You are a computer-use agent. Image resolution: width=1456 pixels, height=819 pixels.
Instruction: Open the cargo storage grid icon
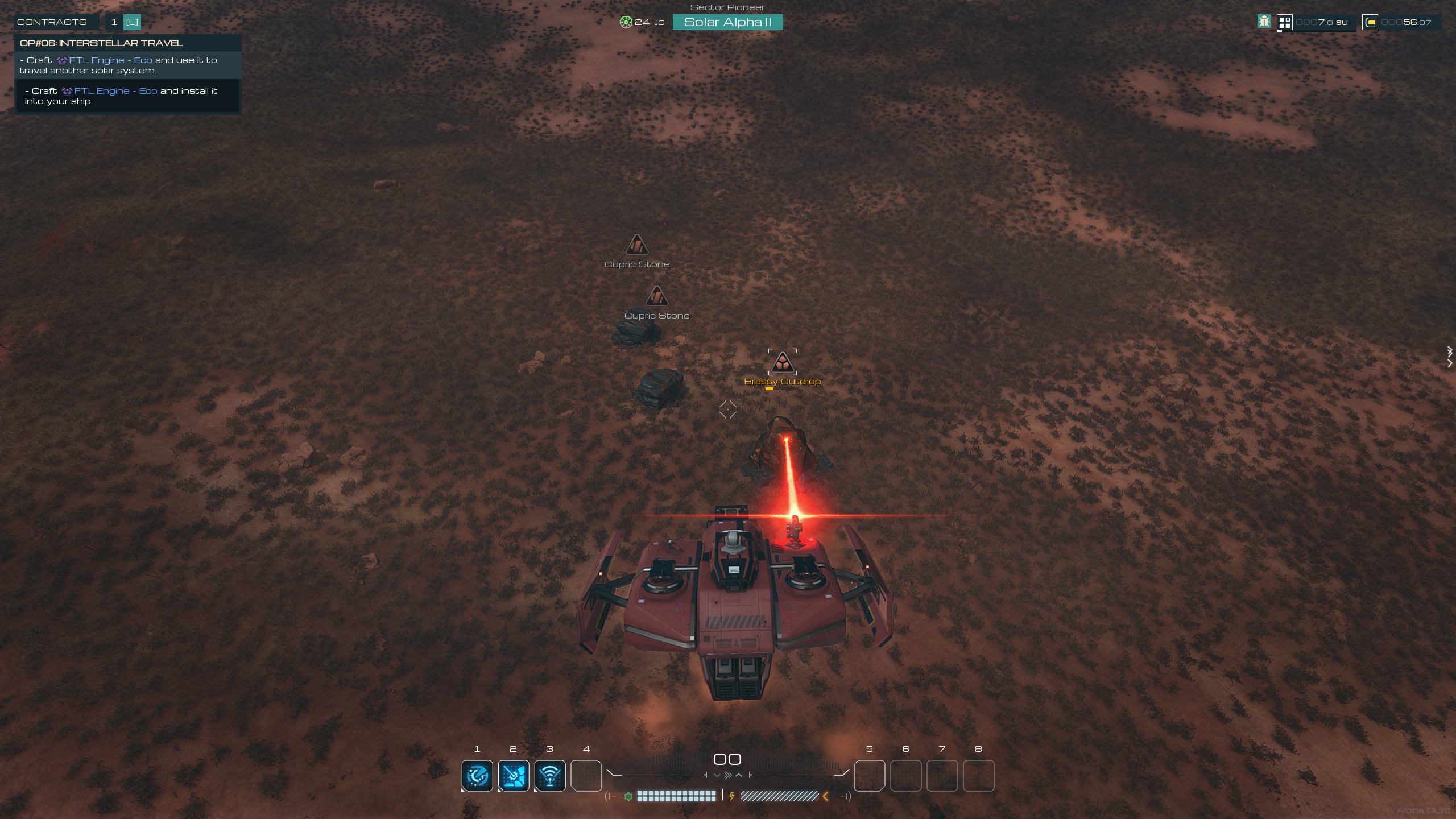pyautogui.click(x=1285, y=22)
